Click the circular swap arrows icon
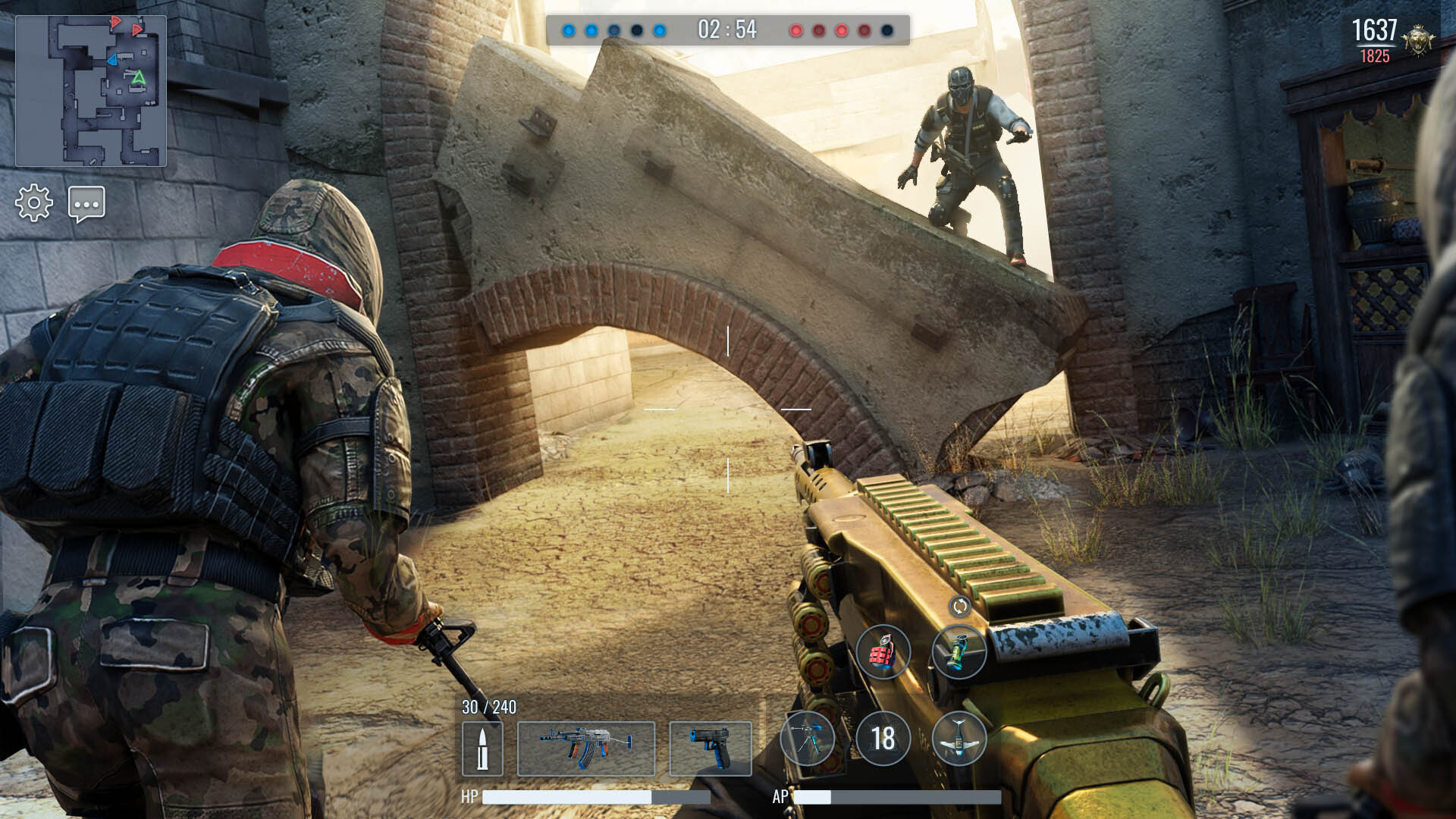1456x819 pixels. (959, 606)
